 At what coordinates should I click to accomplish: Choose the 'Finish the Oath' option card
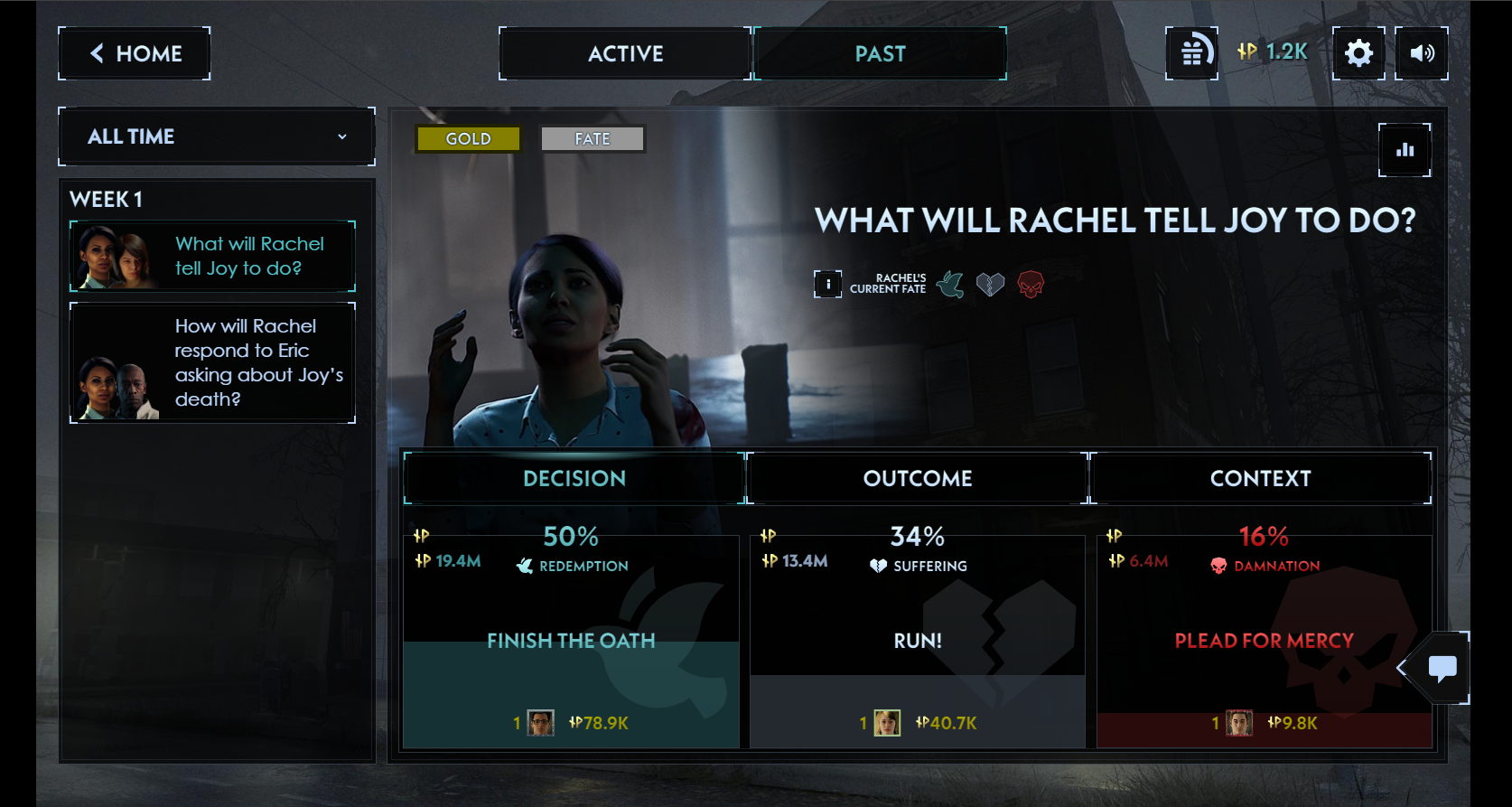pos(571,642)
